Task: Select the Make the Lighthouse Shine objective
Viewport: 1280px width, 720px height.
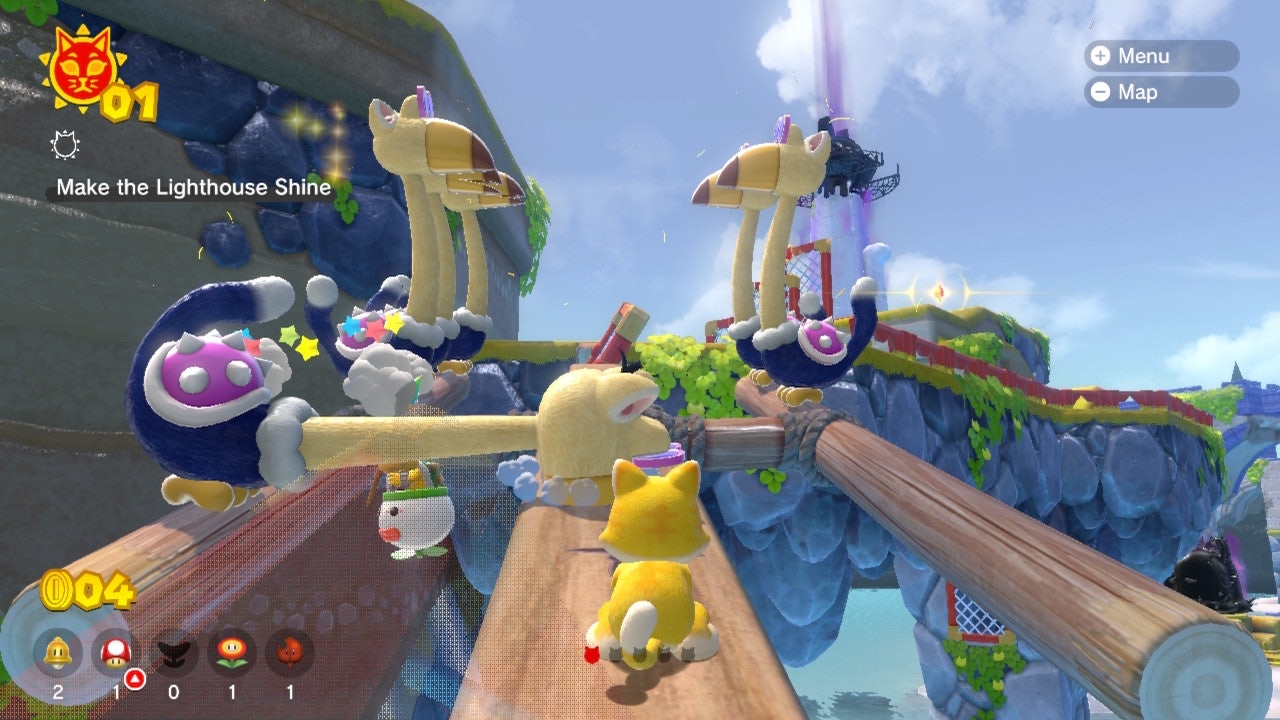Action: (x=193, y=187)
